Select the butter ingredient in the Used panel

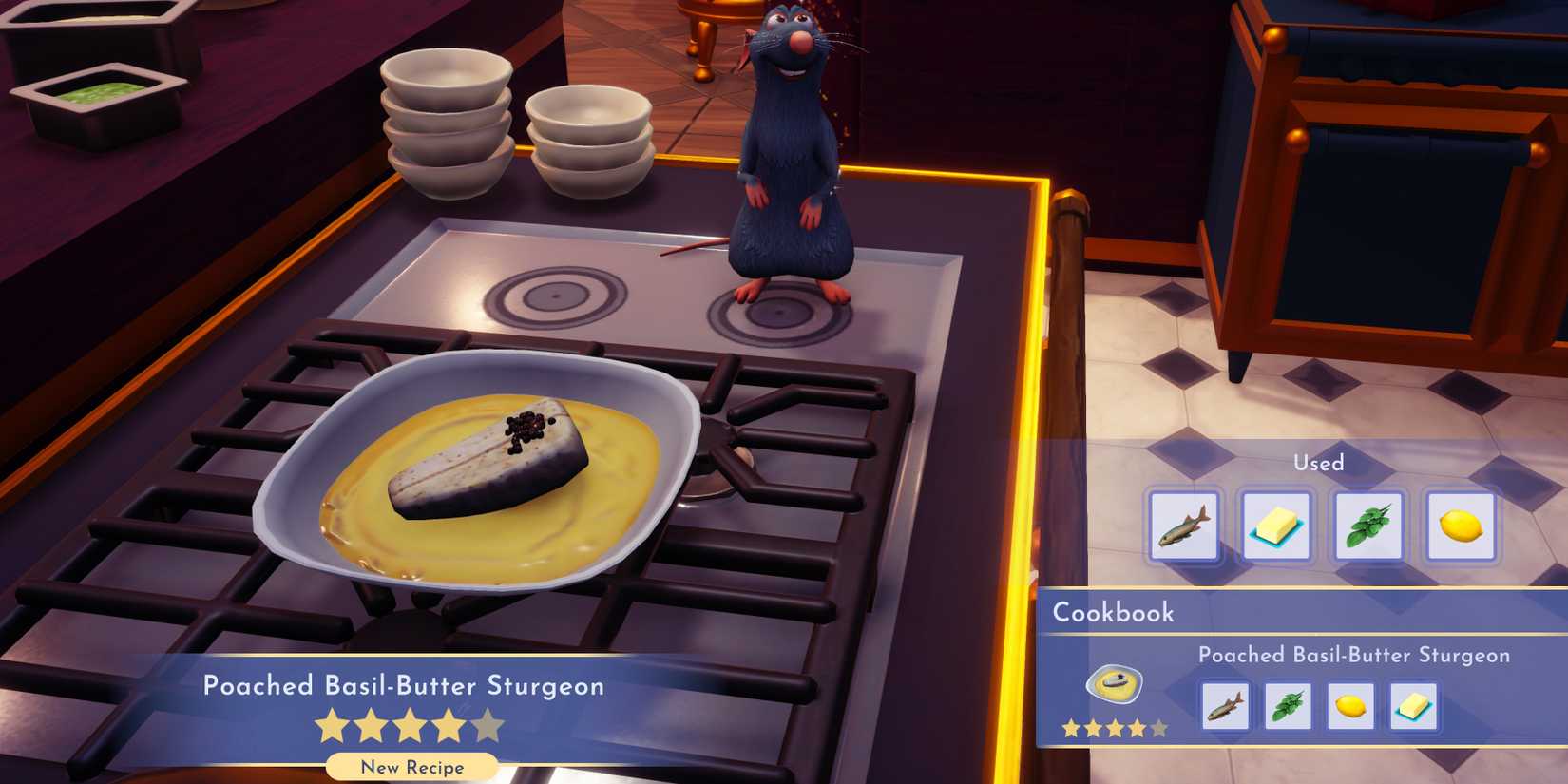[1276, 525]
